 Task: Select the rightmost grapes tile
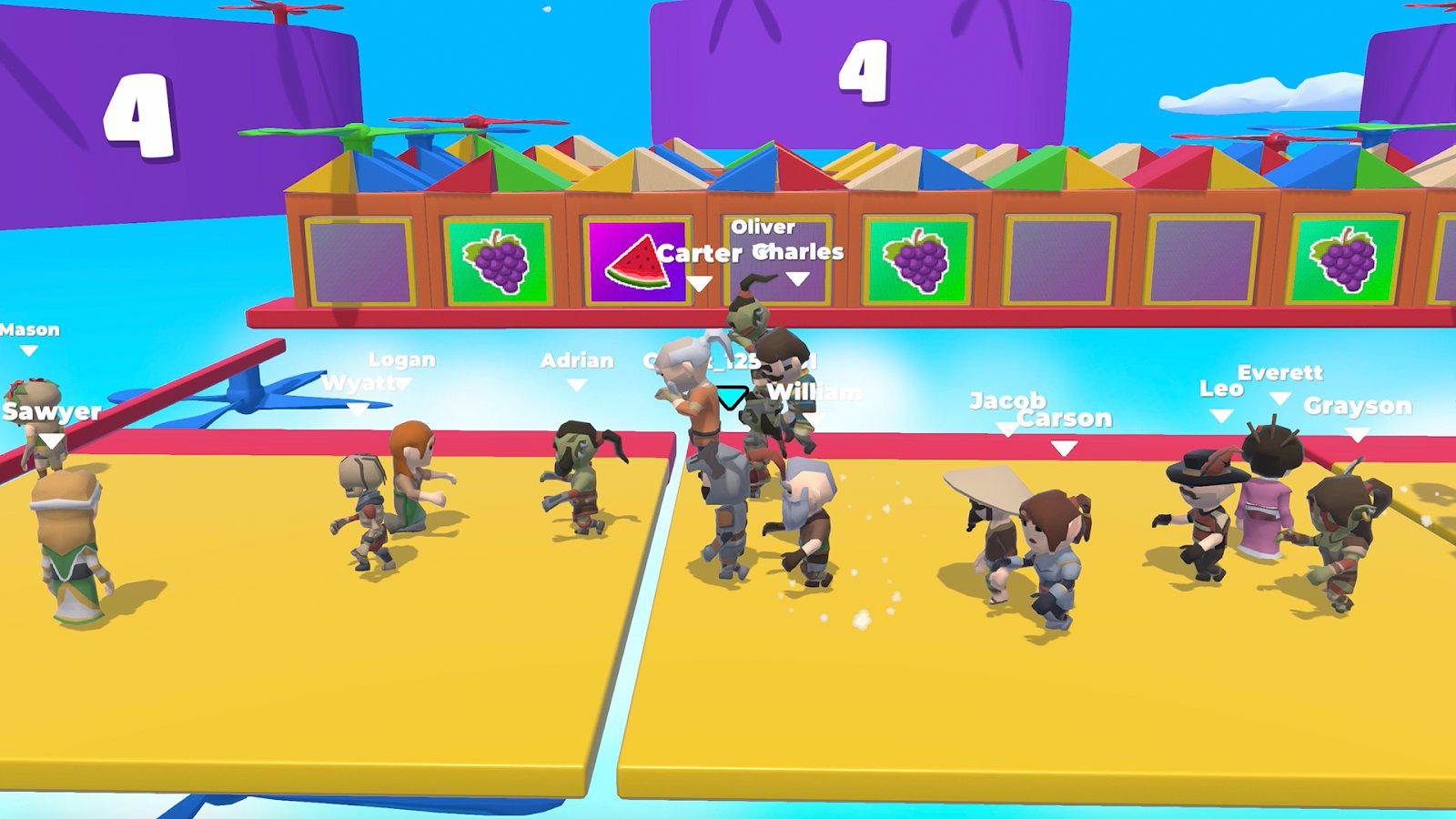[x=1346, y=261]
